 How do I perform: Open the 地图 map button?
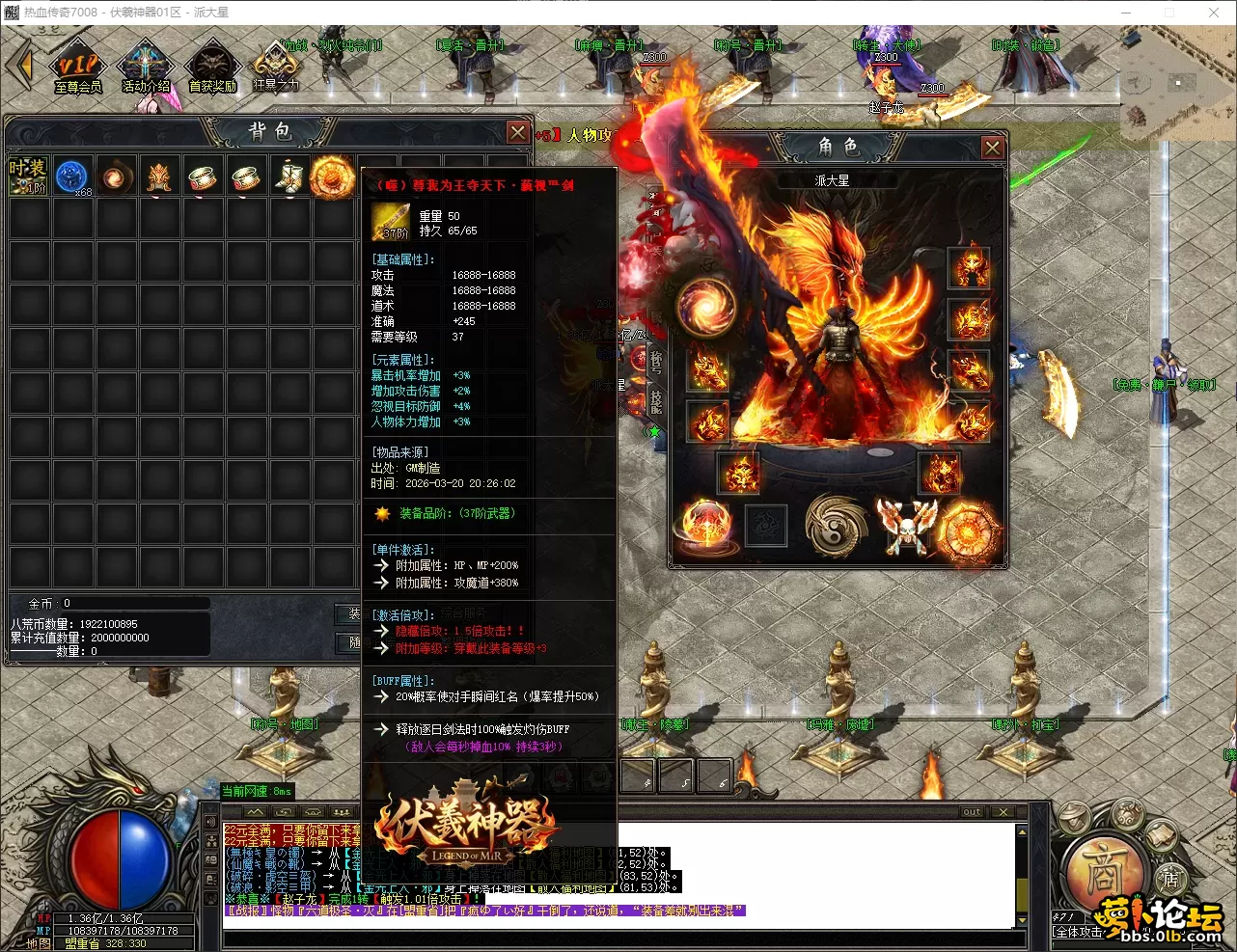(39, 943)
